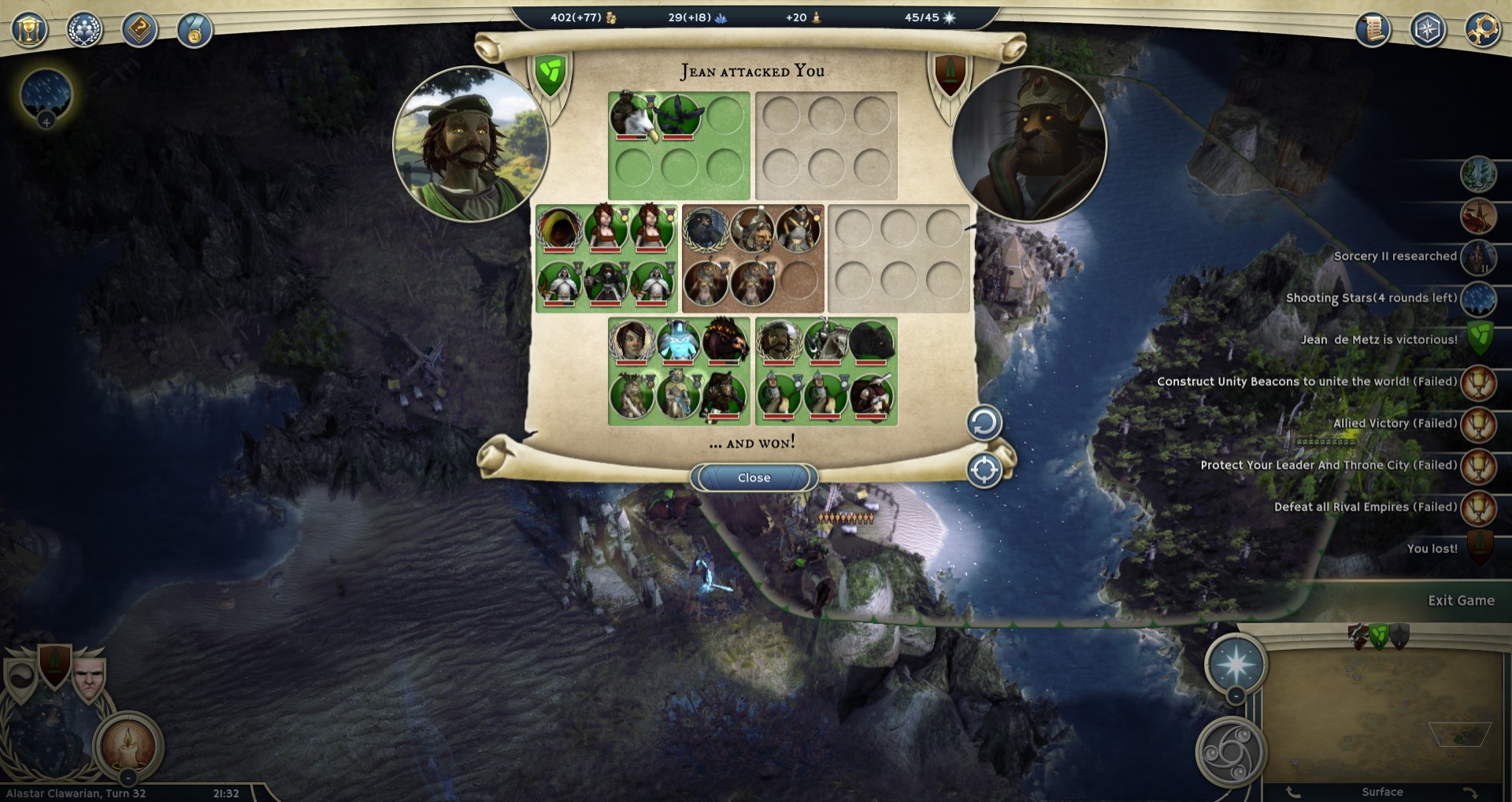Screen dimensions: 1512x802
Task: Open the gear settings menu
Action: (x=1482, y=30)
